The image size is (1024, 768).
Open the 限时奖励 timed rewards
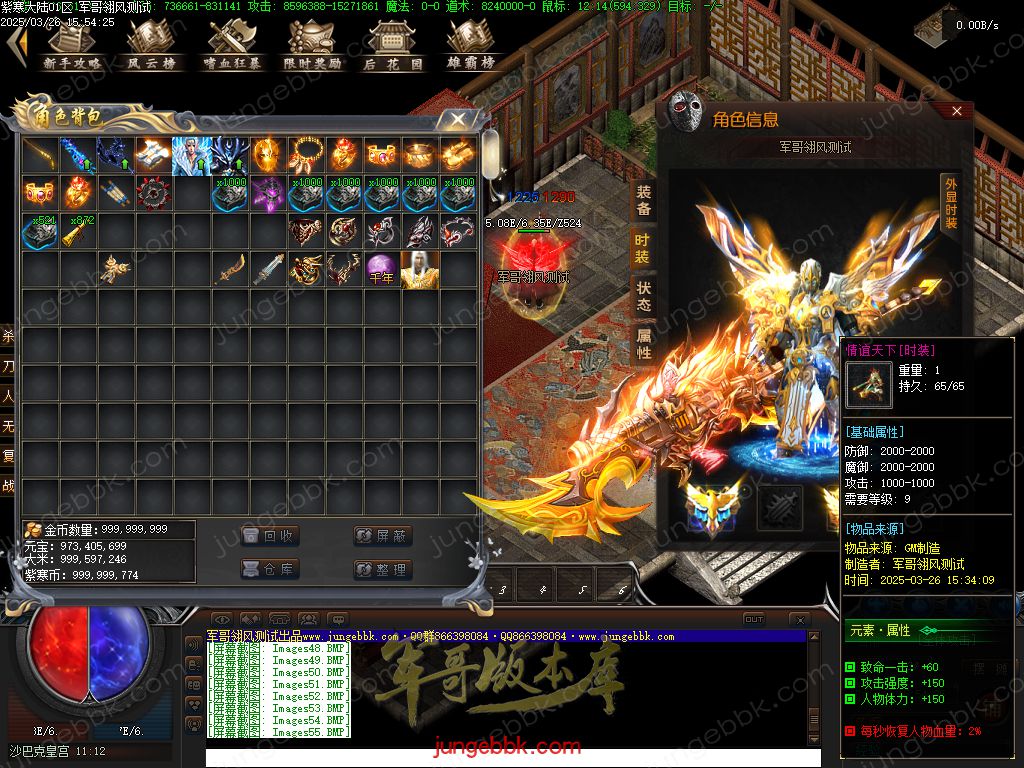coord(312,46)
